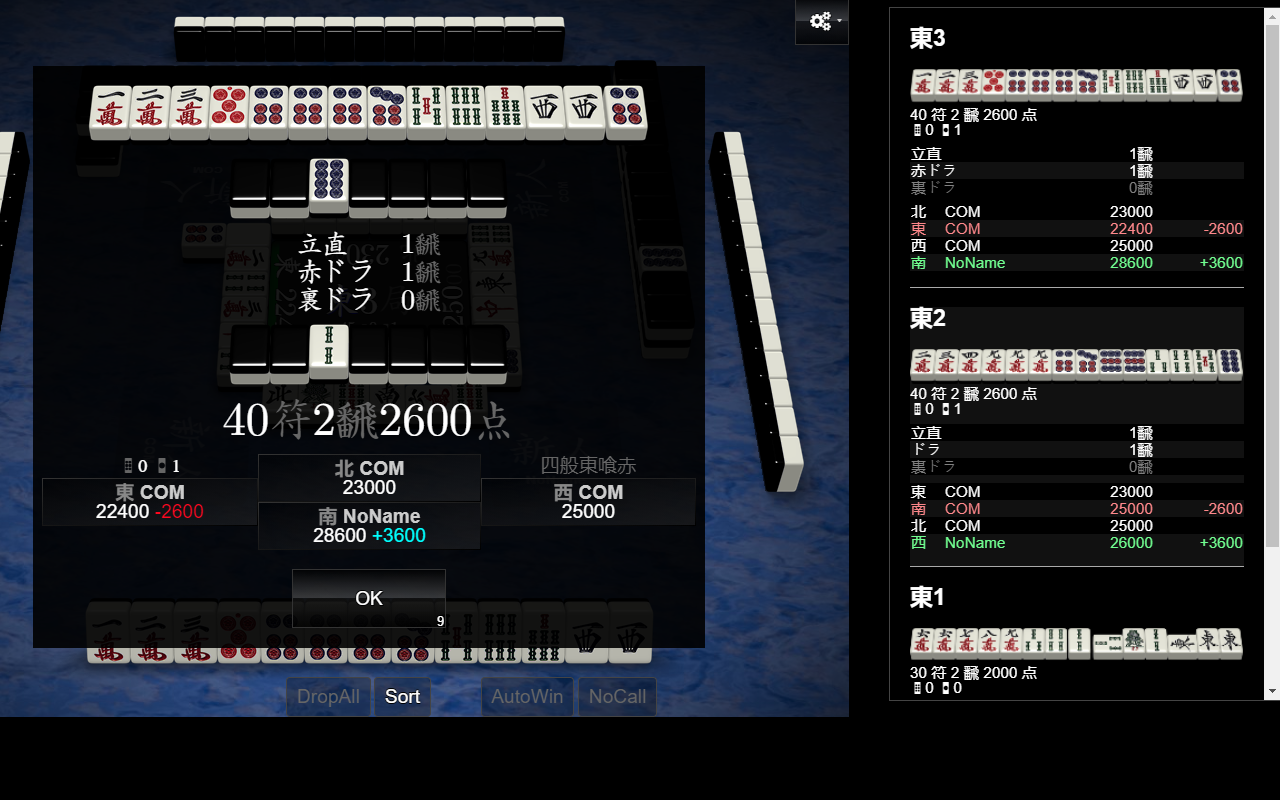Image resolution: width=1280 pixels, height=800 pixels.
Task: Open the settings gear icon
Action: click(820, 22)
